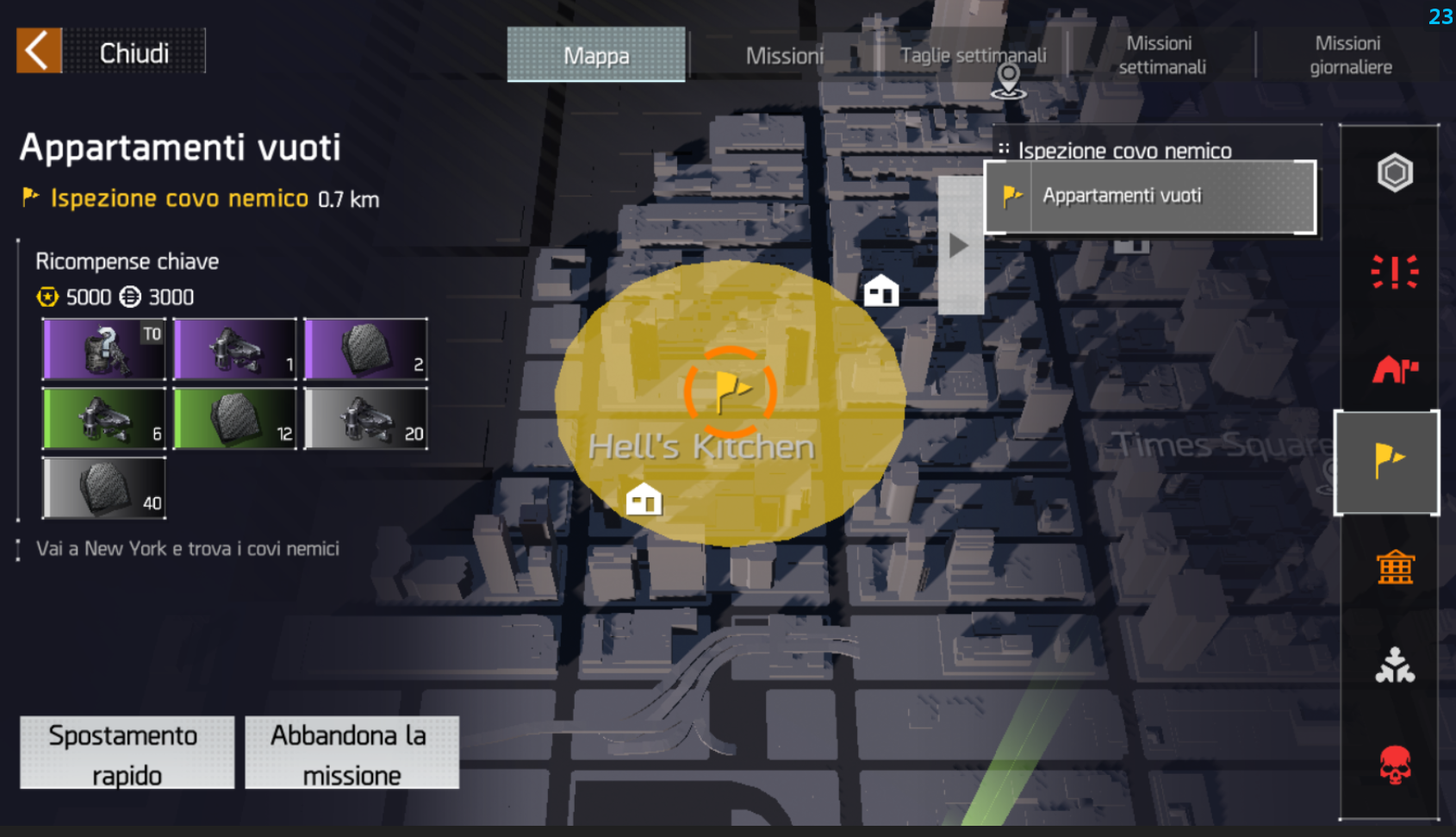Select the red house with flag filter

coord(1394,370)
